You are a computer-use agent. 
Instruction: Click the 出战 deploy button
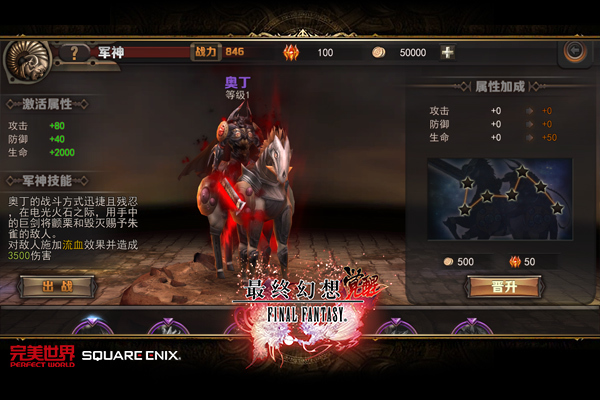coord(56,287)
